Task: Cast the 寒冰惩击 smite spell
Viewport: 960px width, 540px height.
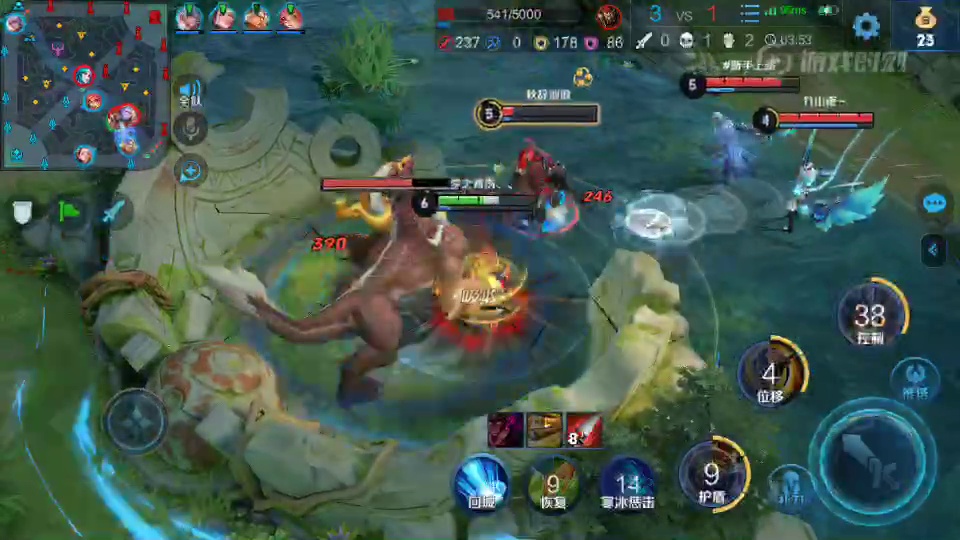Action: [x=627, y=482]
